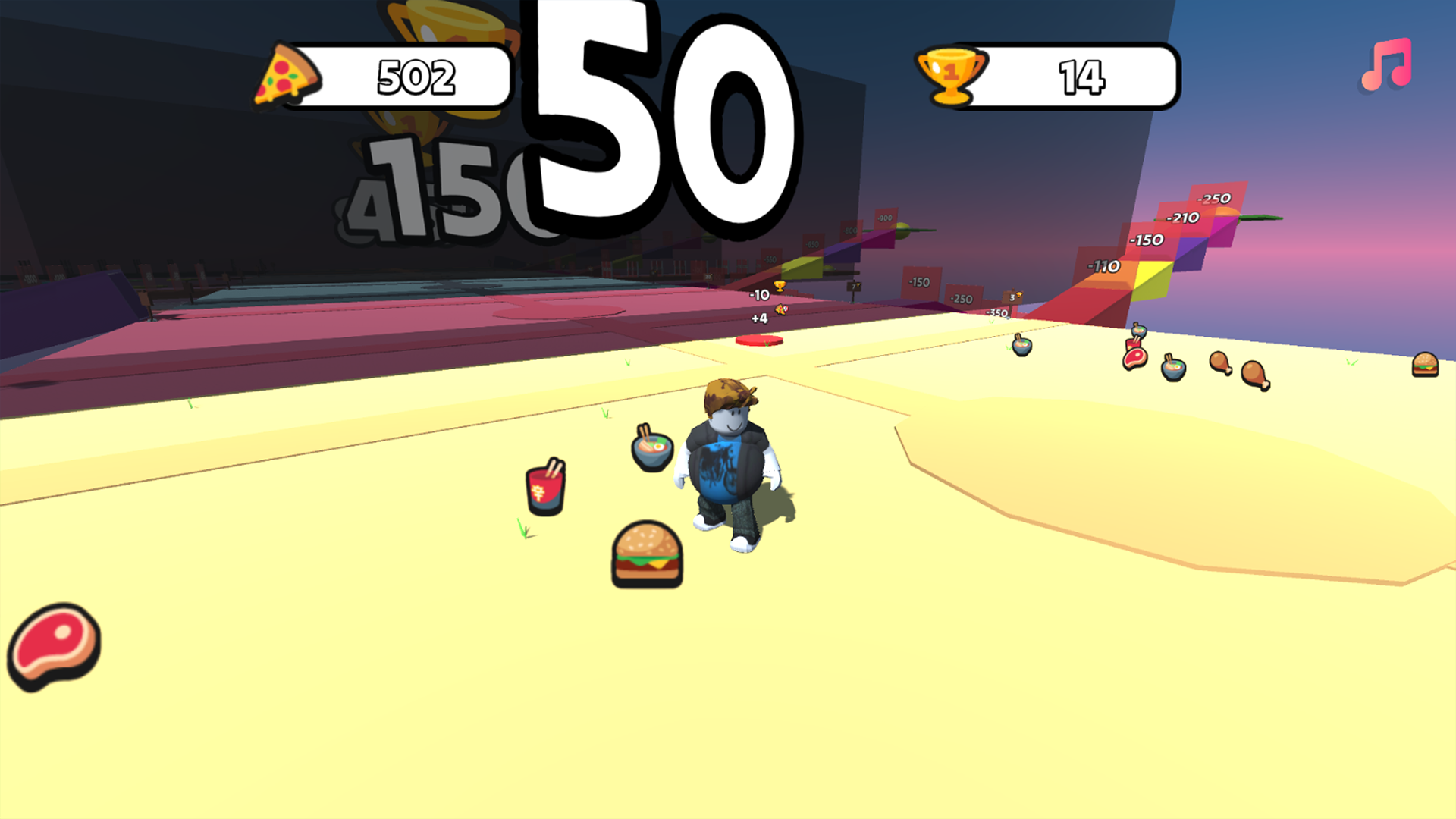The width and height of the screenshot is (1456, 819).
Task: Click the spicy noodle cup with chopsticks
Action: 544,491
